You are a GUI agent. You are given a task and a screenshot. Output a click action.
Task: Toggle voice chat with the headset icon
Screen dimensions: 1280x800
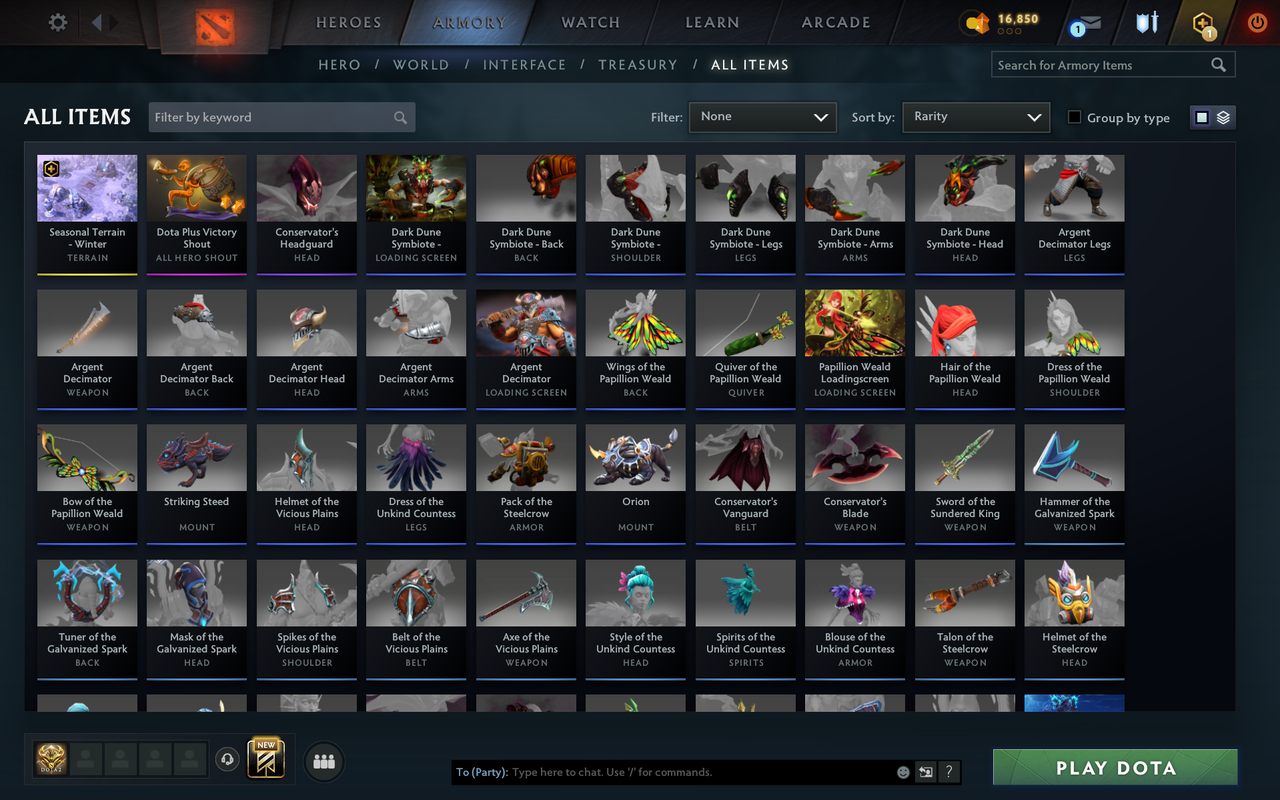228,761
